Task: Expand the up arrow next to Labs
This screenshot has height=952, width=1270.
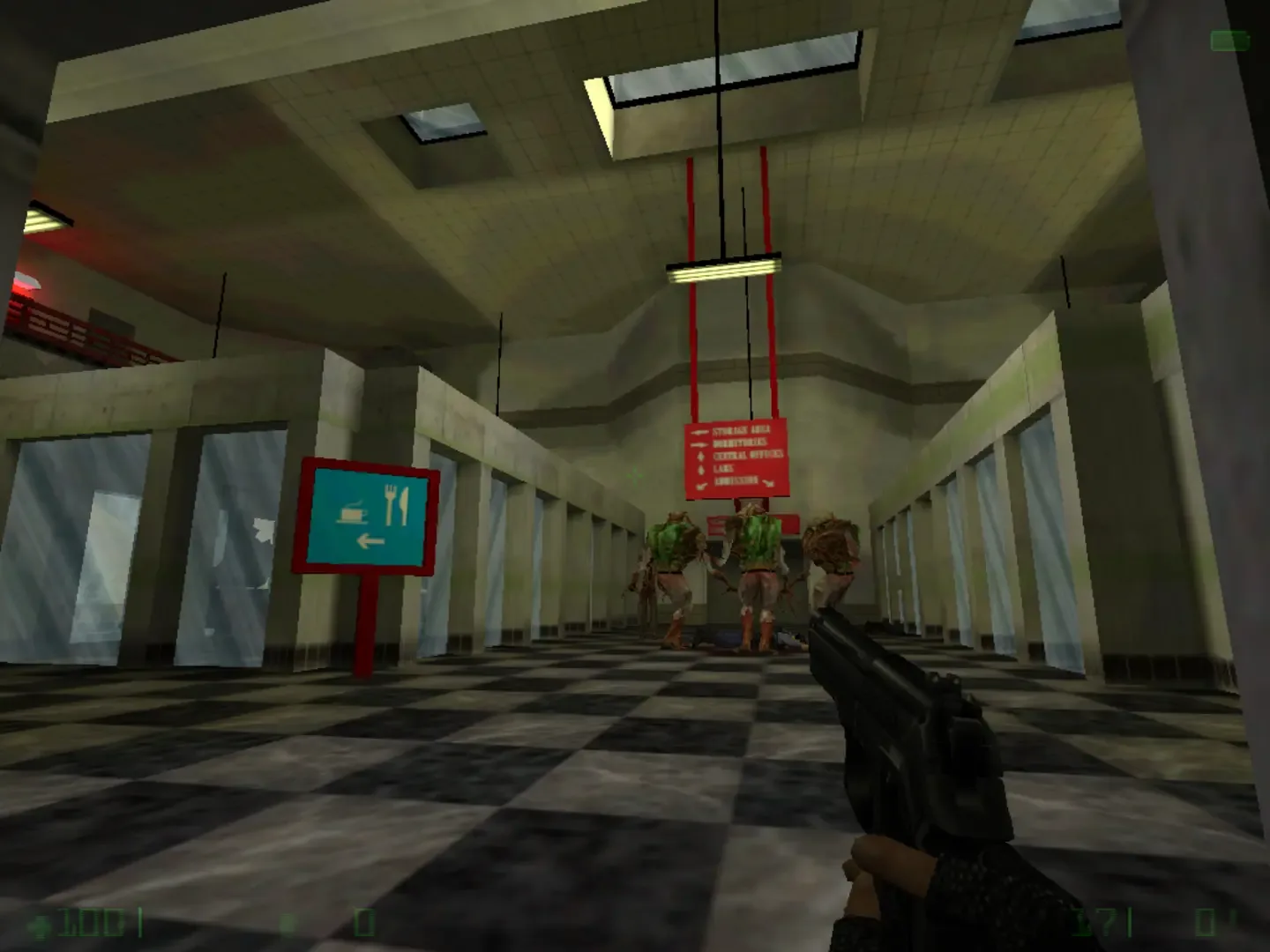Action: (700, 468)
